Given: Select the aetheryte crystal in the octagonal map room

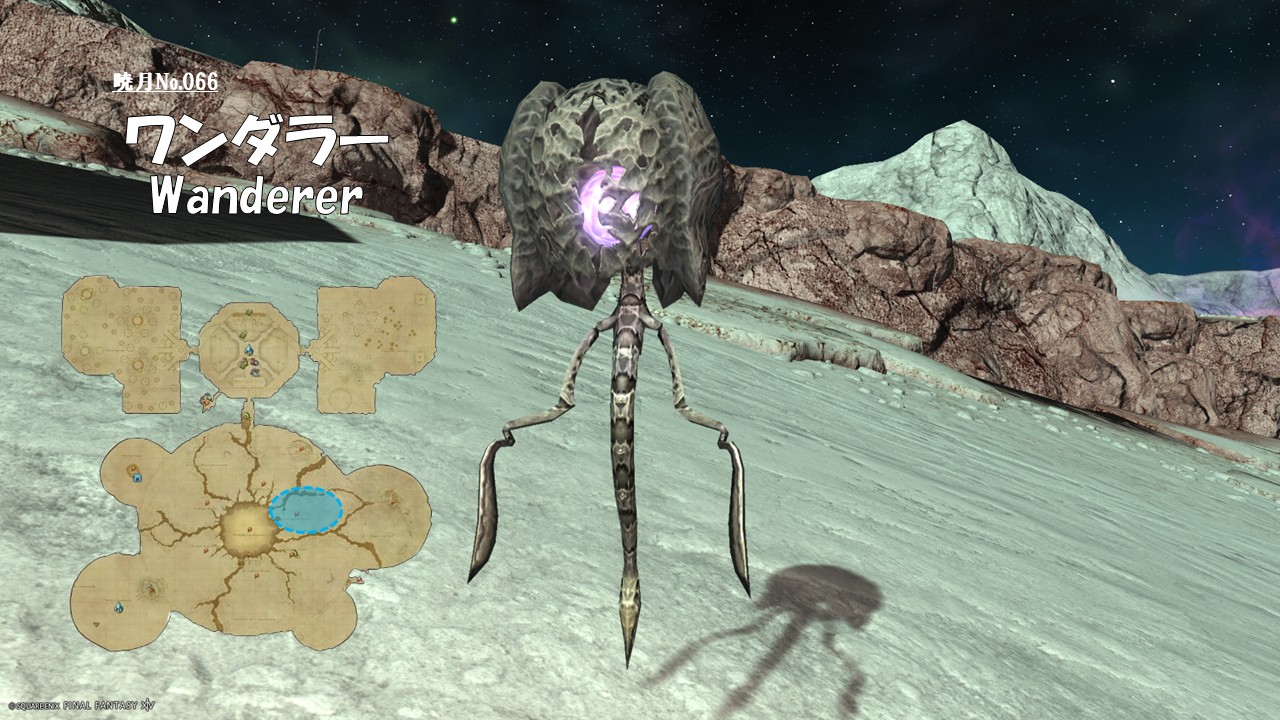Looking at the screenshot, I should pos(248,351).
